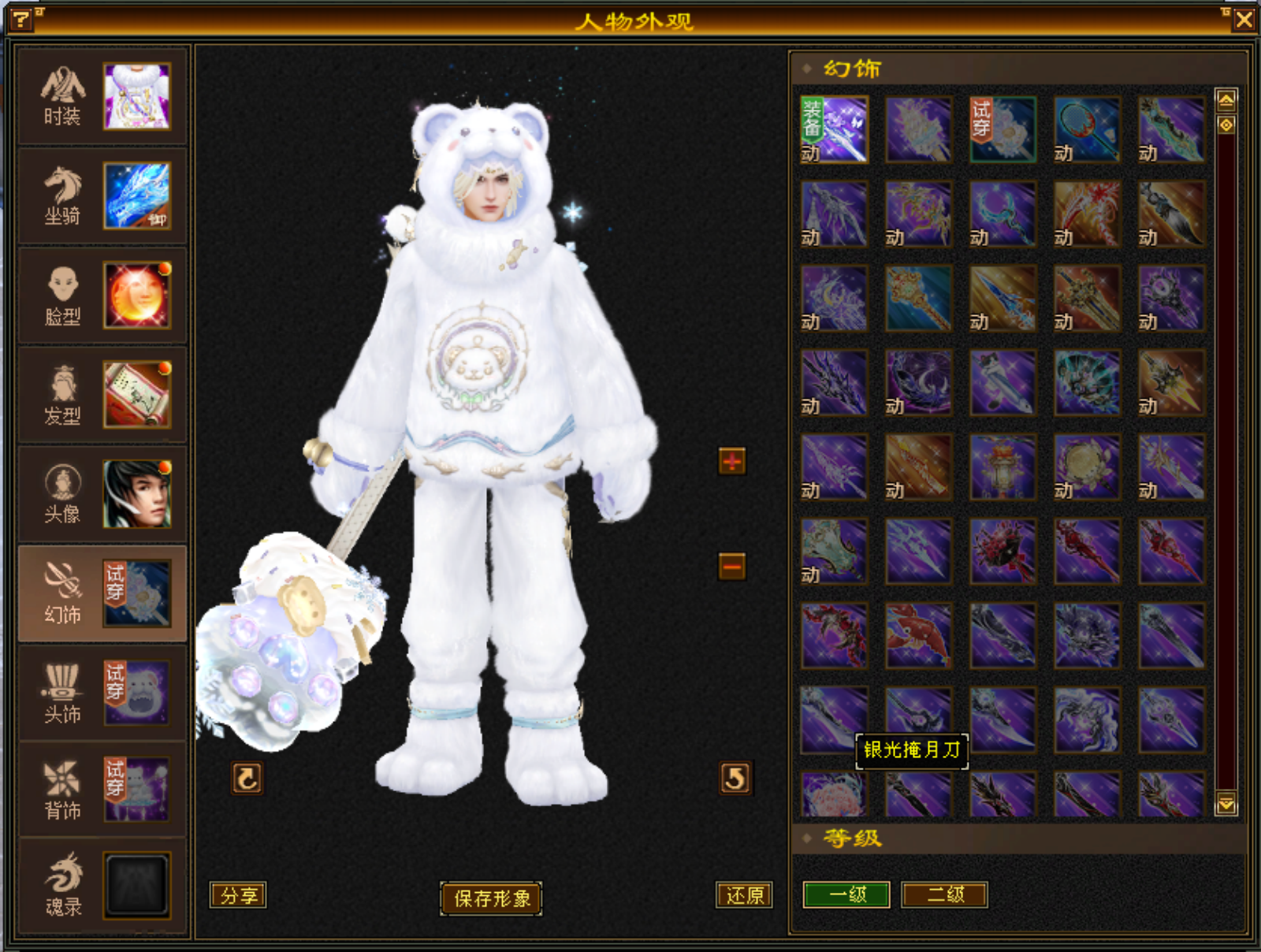Screen dimensions: 1261x952
Task: Save the look with 保存形象
Action: click(491, 898)
